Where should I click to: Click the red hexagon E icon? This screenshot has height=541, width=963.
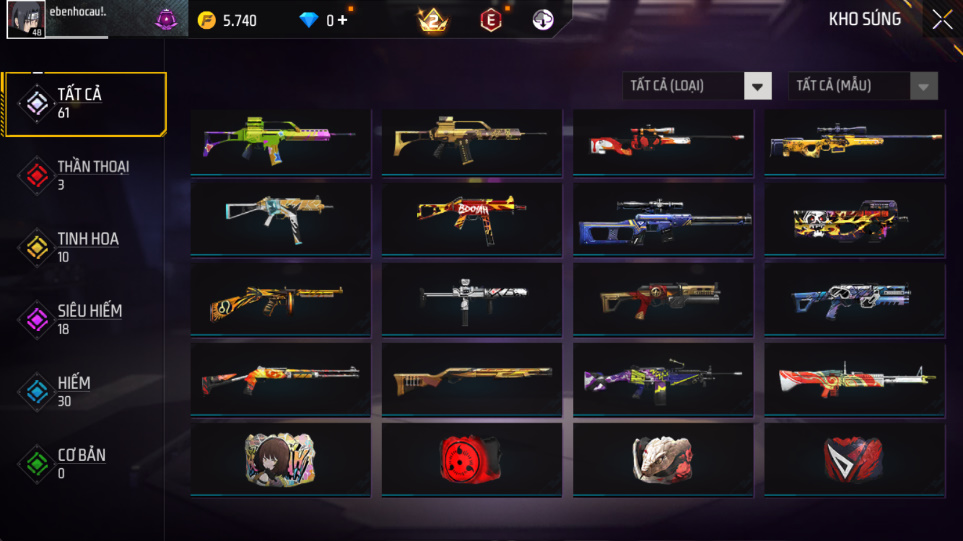click(491, 20)
